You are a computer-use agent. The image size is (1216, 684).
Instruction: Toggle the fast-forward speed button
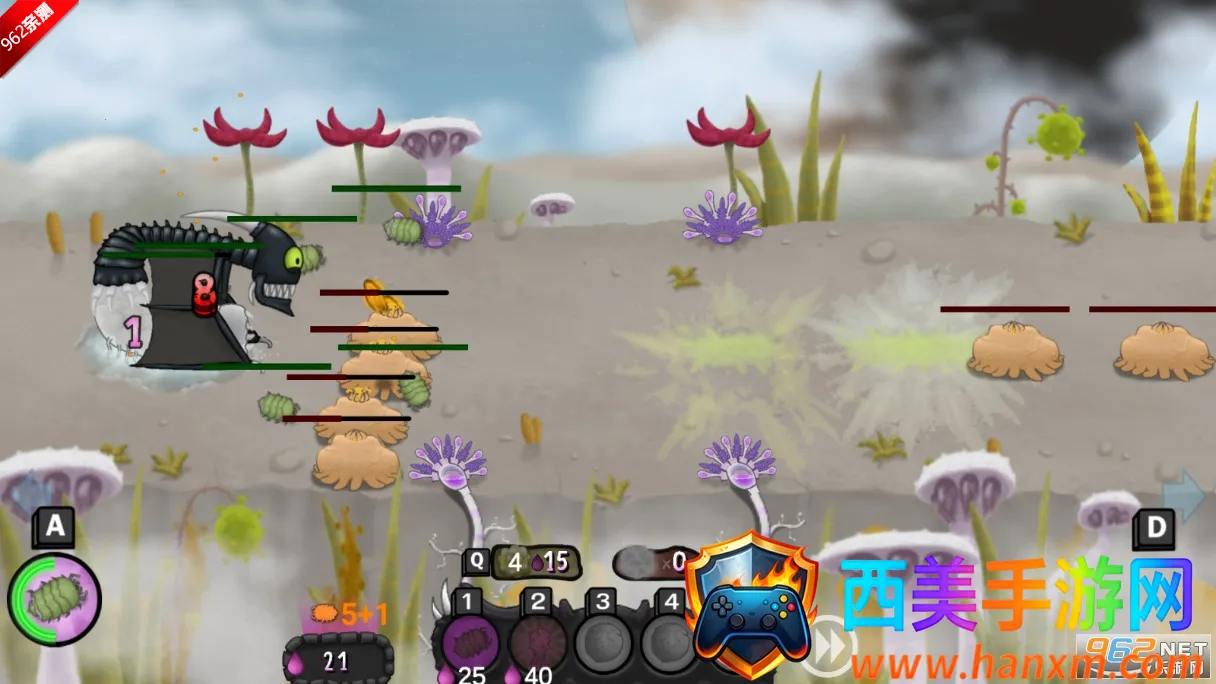832,648
